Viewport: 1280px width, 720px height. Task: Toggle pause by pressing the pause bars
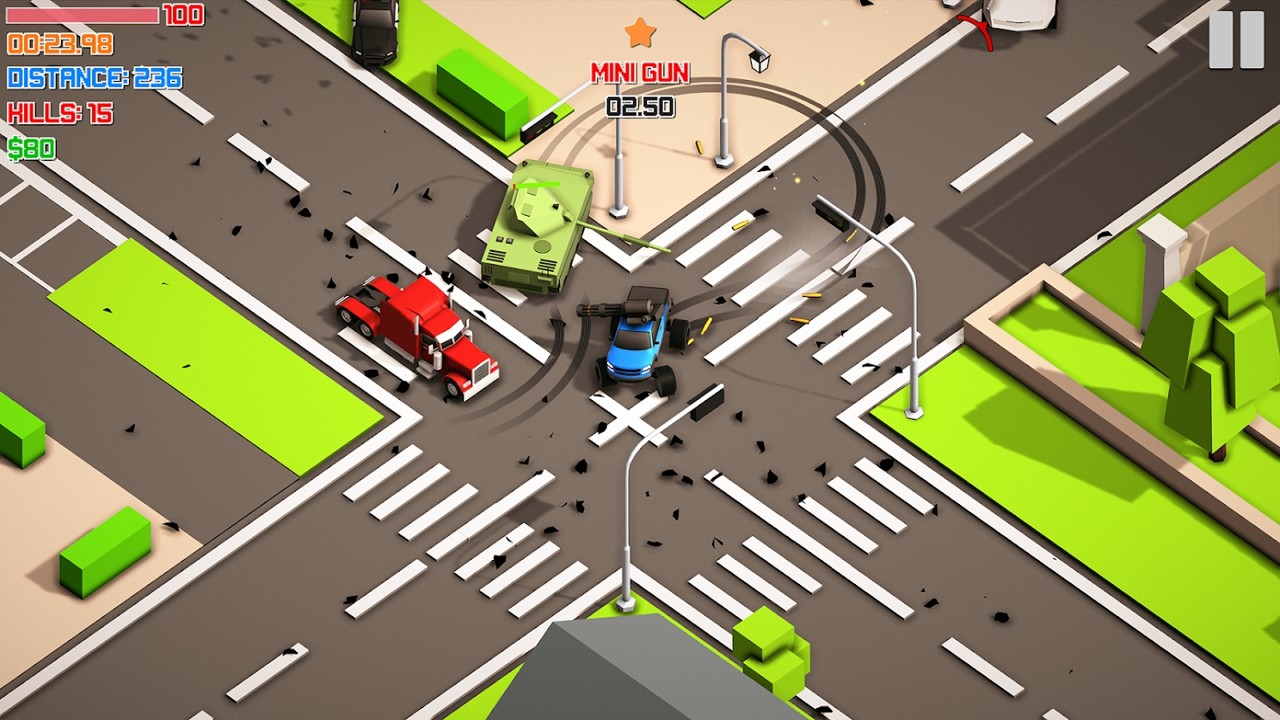(x=1235, y=39)
